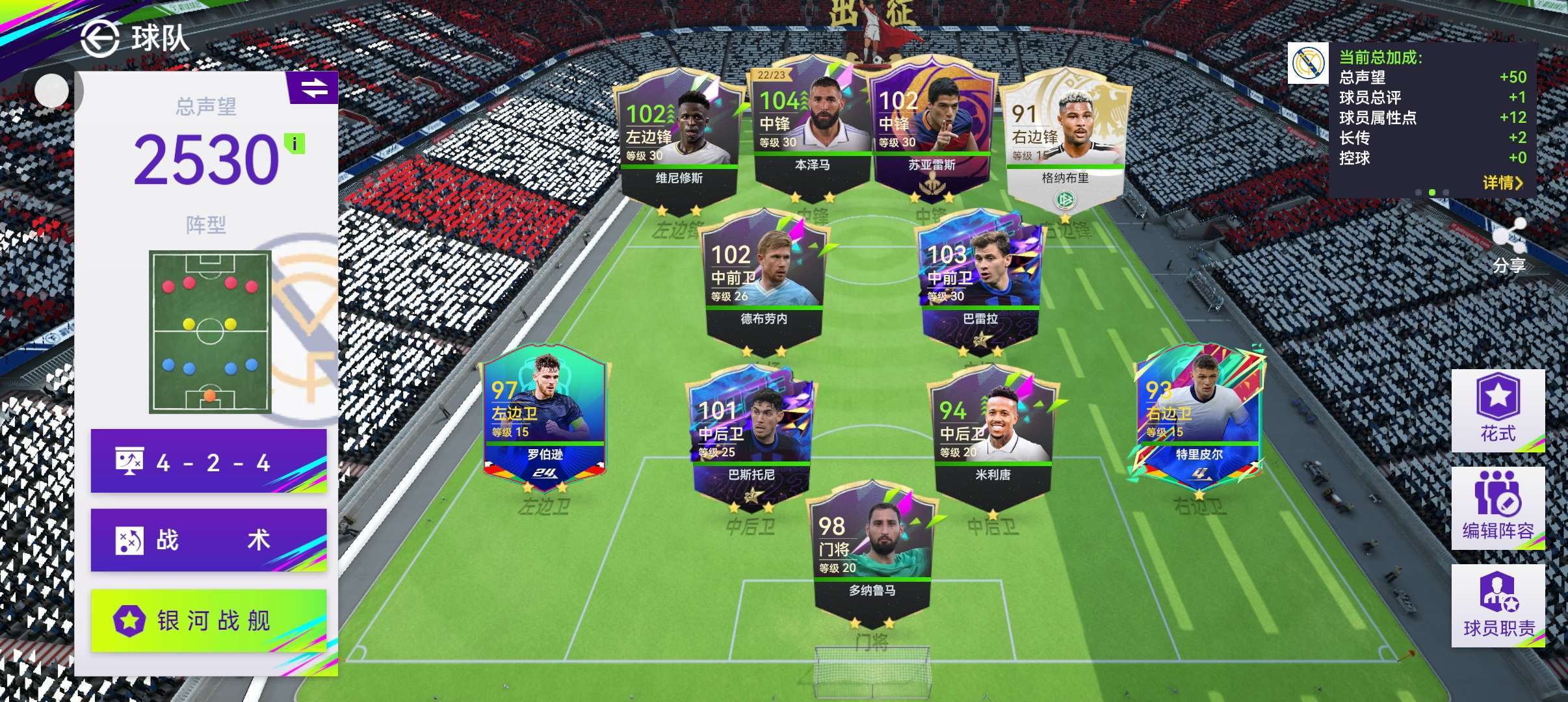Image resolution: width=1568 pixels, height=702 pixels.
Task: Go back using the arrow button
Action: (99, 39)
